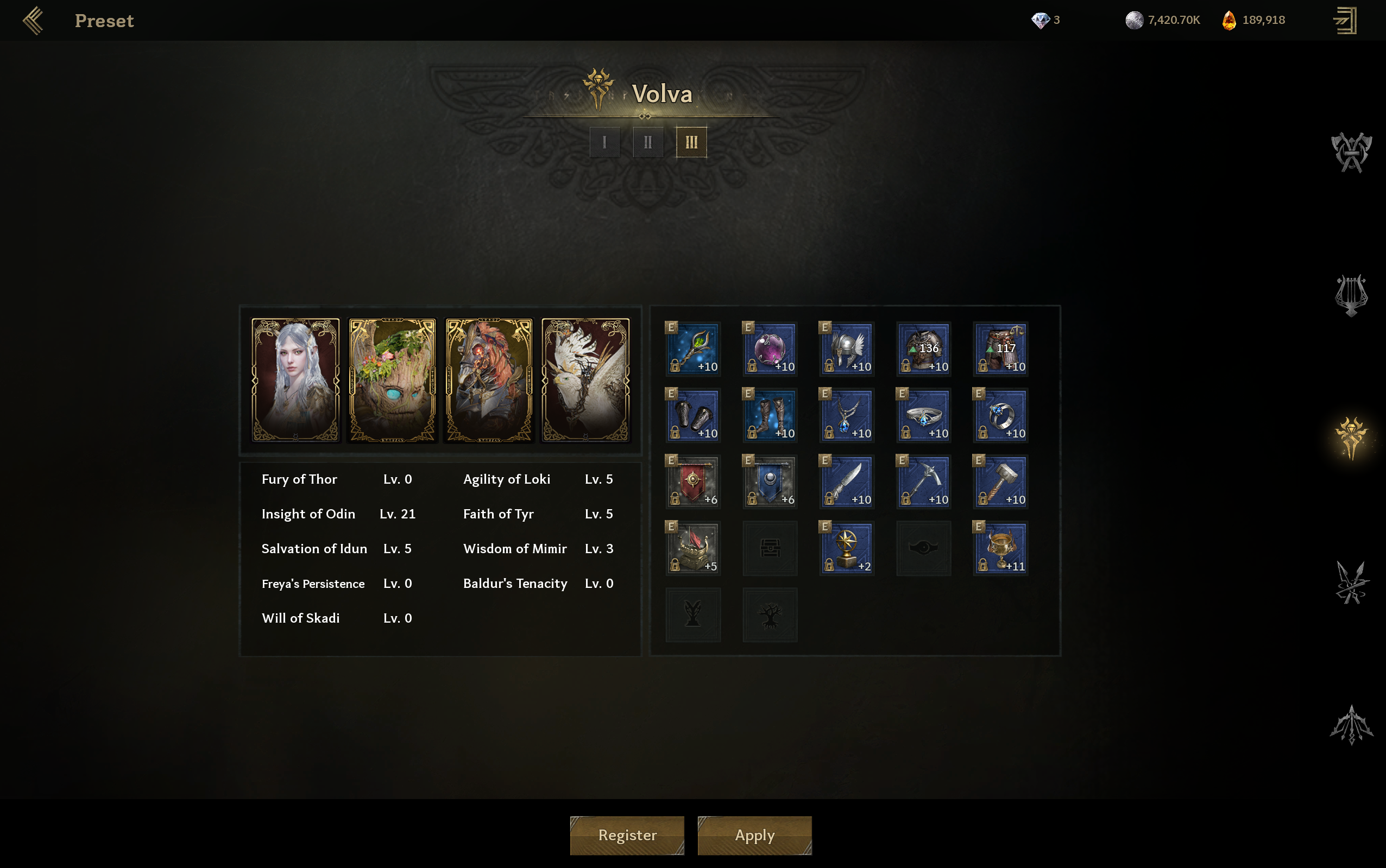The image size is (1386, 868).
Task: Click the golden goblet item slot
Action: [1000, 548]
